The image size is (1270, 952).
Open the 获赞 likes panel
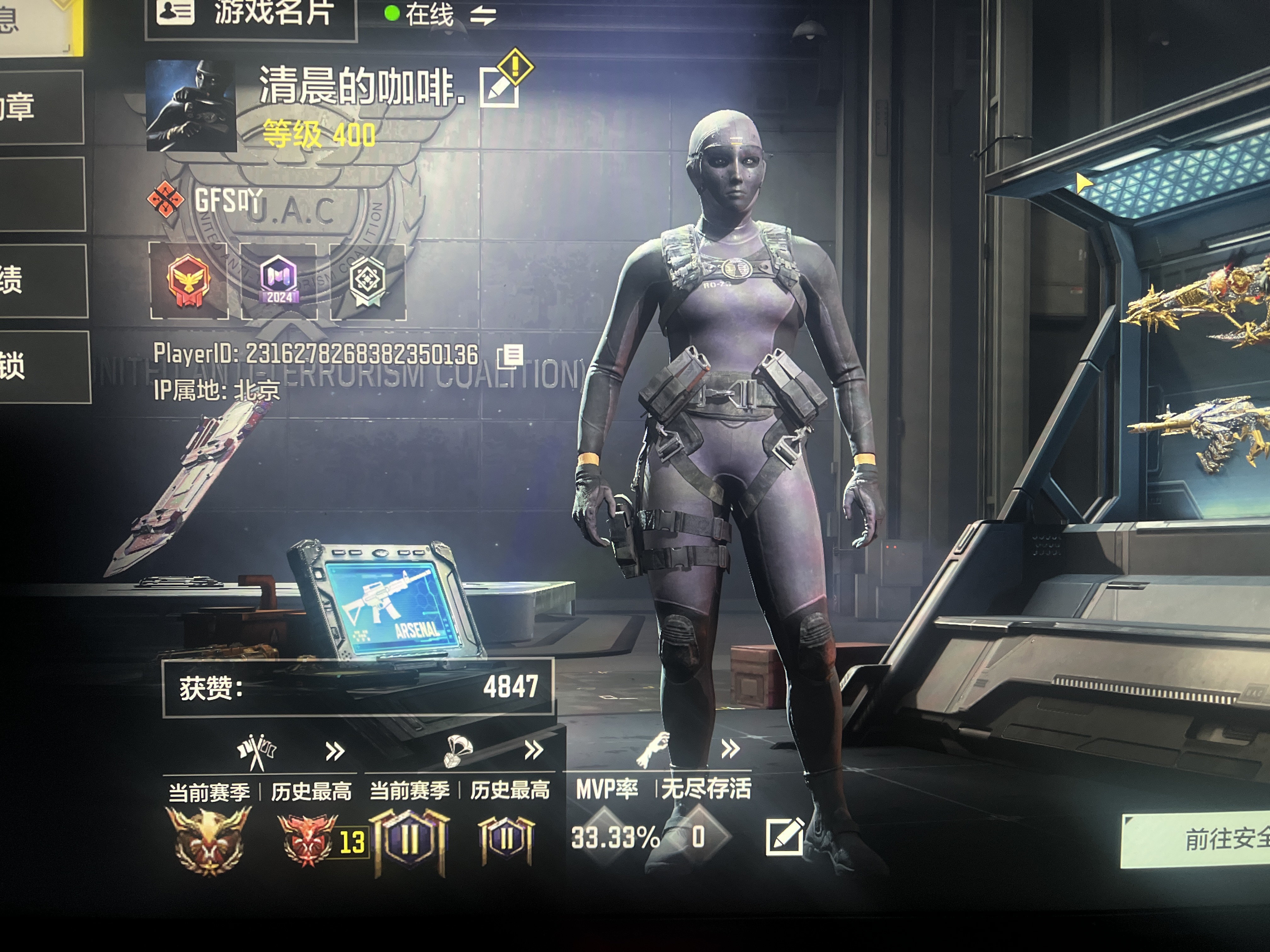(358, 687)
